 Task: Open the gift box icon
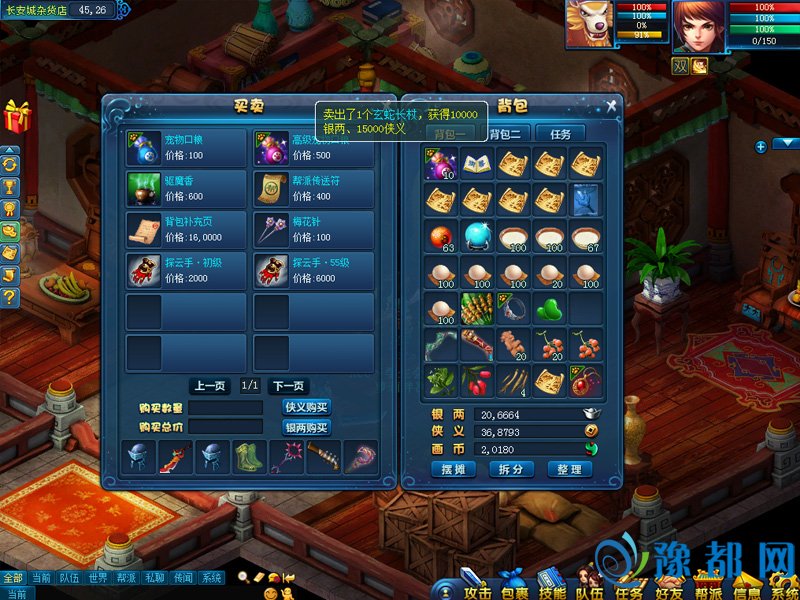17,116
